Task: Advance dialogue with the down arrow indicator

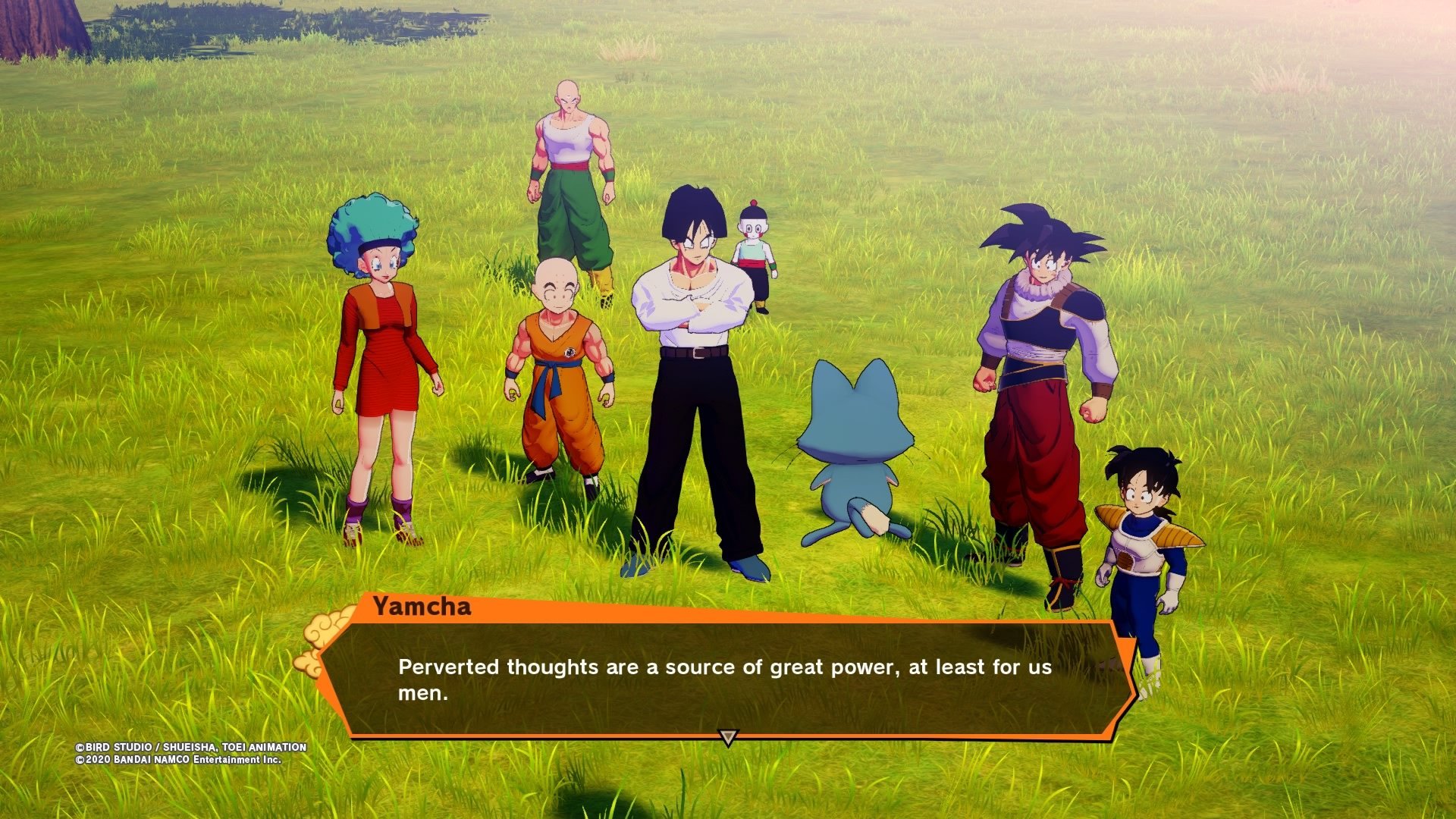Action: [x=727, y=737]
